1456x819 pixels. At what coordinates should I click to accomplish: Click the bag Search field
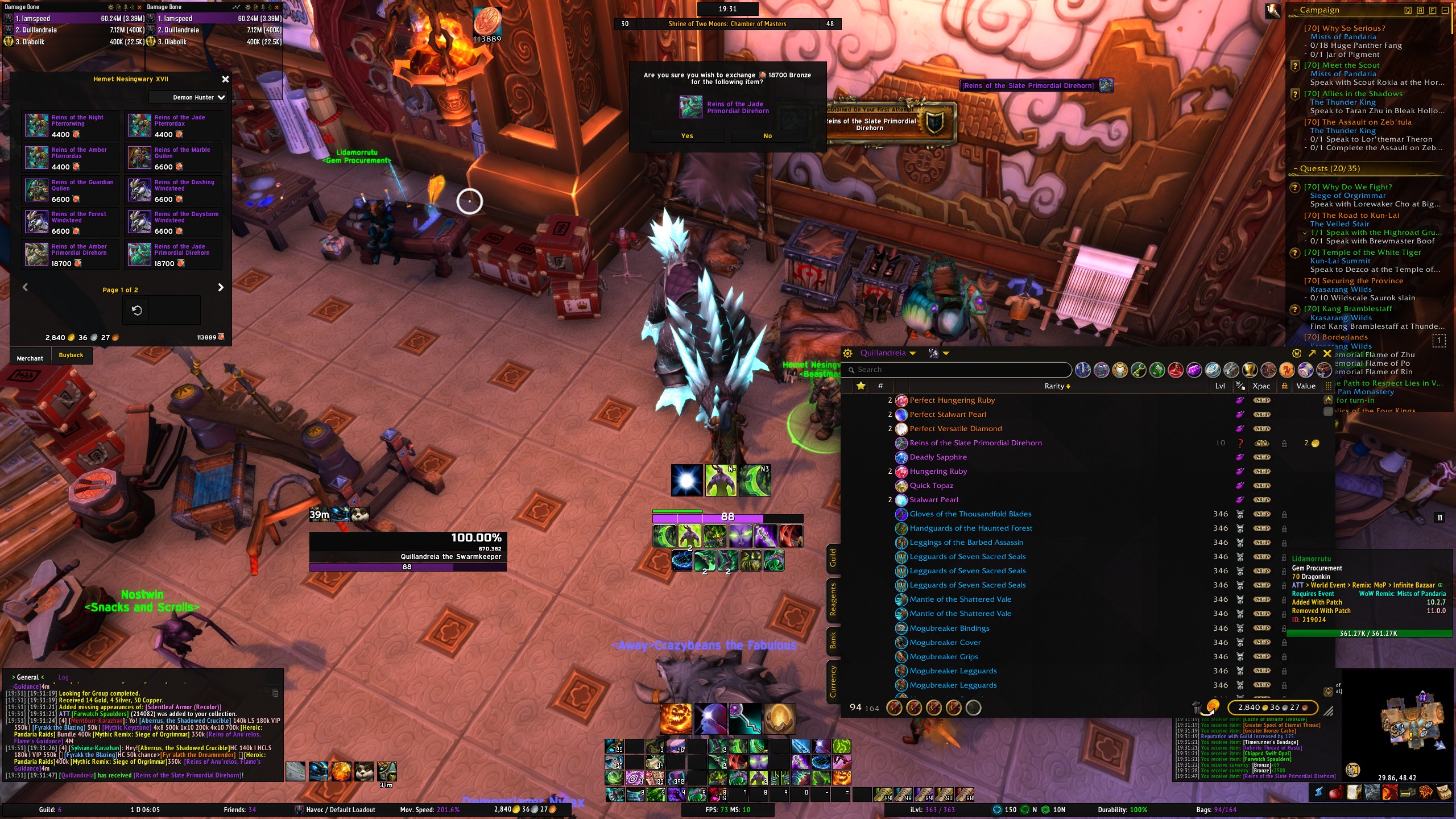[959, 370]
